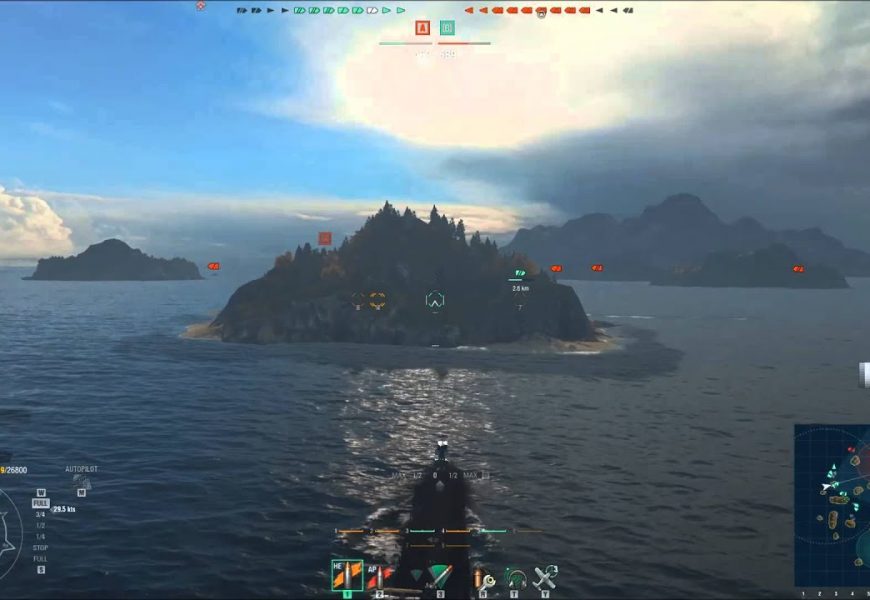870x600 pixels.
Task: Select HE shells ammo slot
Action: (346, 575)
